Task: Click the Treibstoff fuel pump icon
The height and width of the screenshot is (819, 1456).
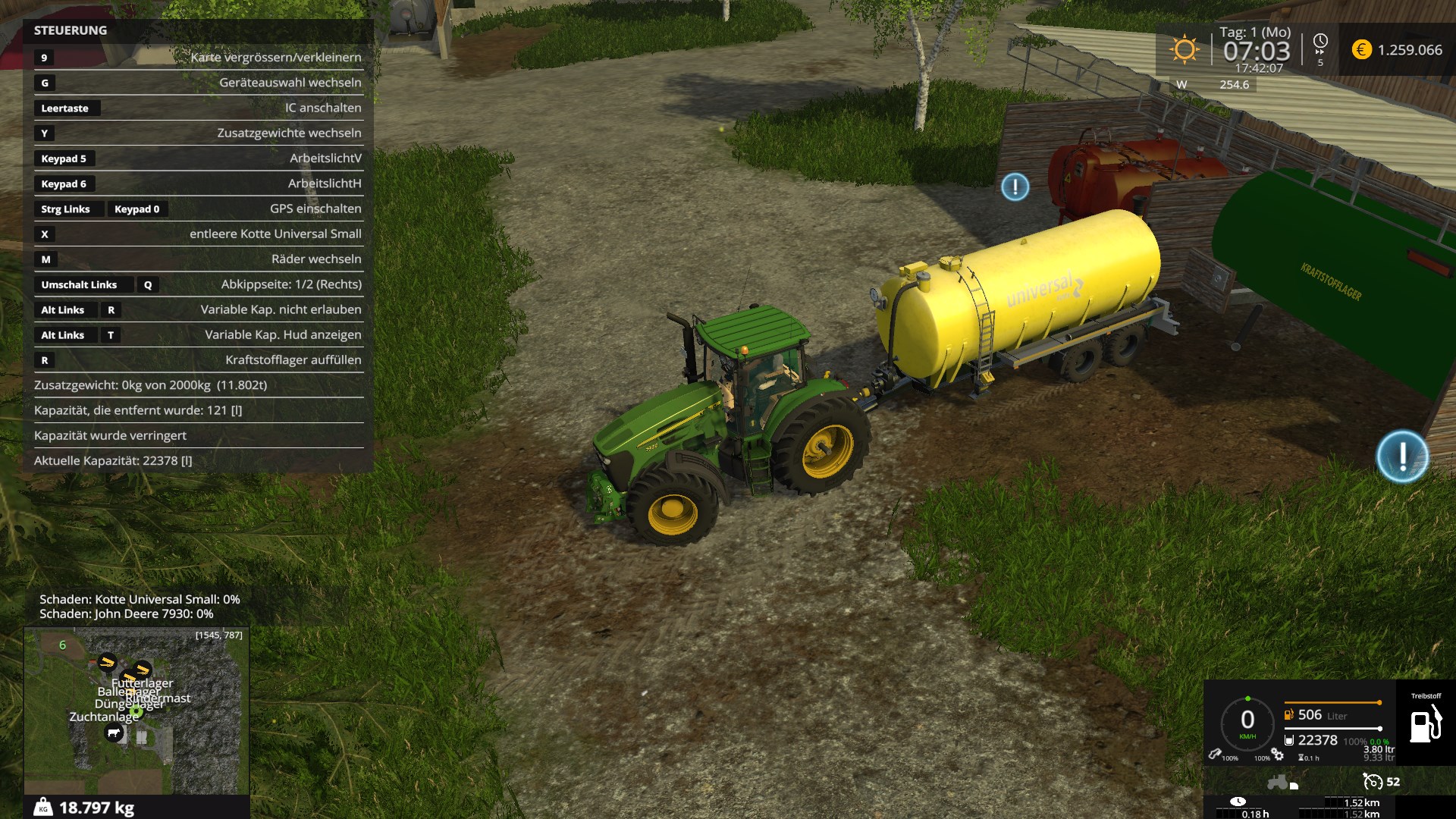Action: (1425, 724)
